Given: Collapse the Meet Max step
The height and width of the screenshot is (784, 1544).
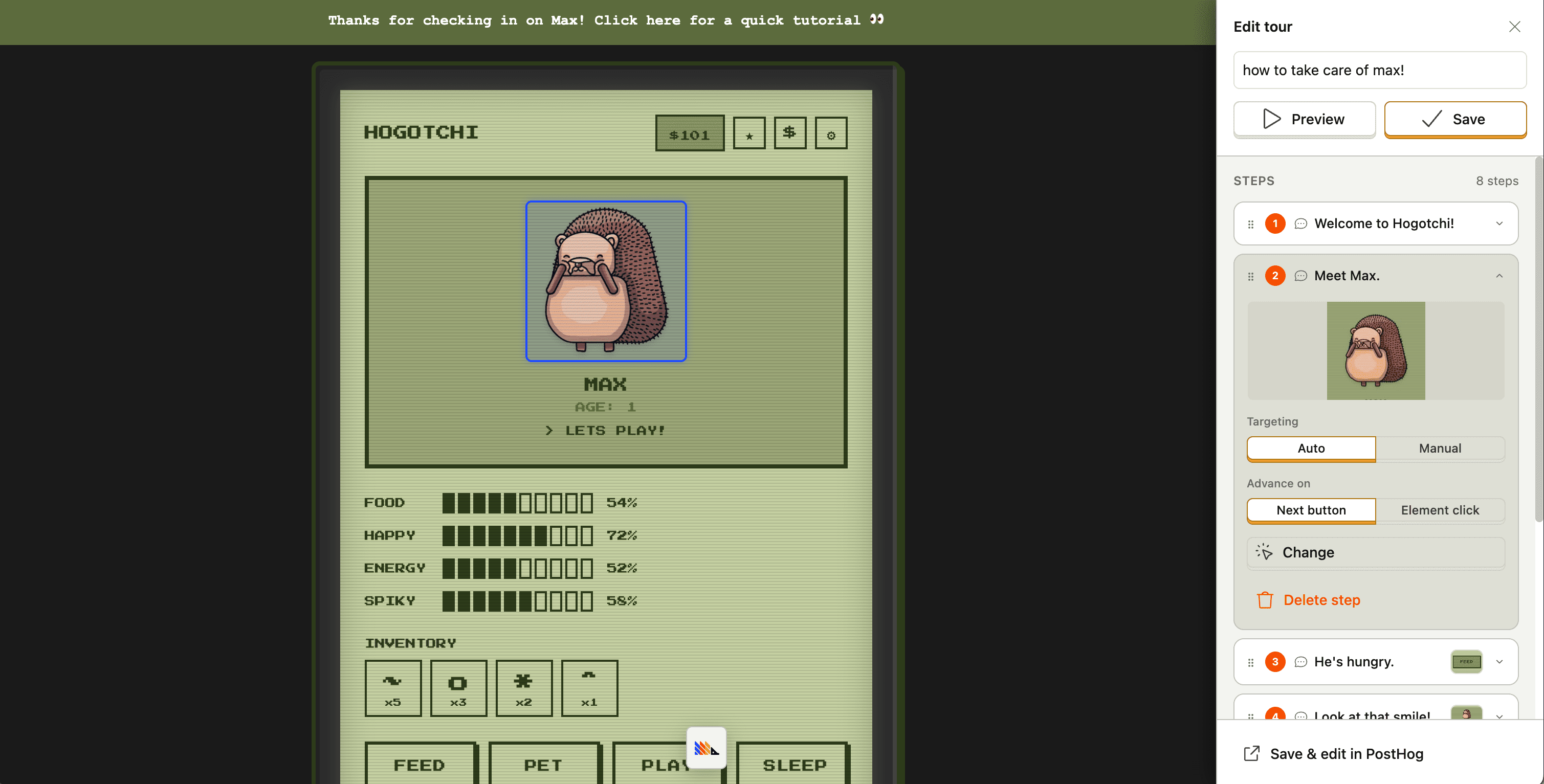Looking at the screenshot, I should pyautogui.click(x=1499, y=275).
